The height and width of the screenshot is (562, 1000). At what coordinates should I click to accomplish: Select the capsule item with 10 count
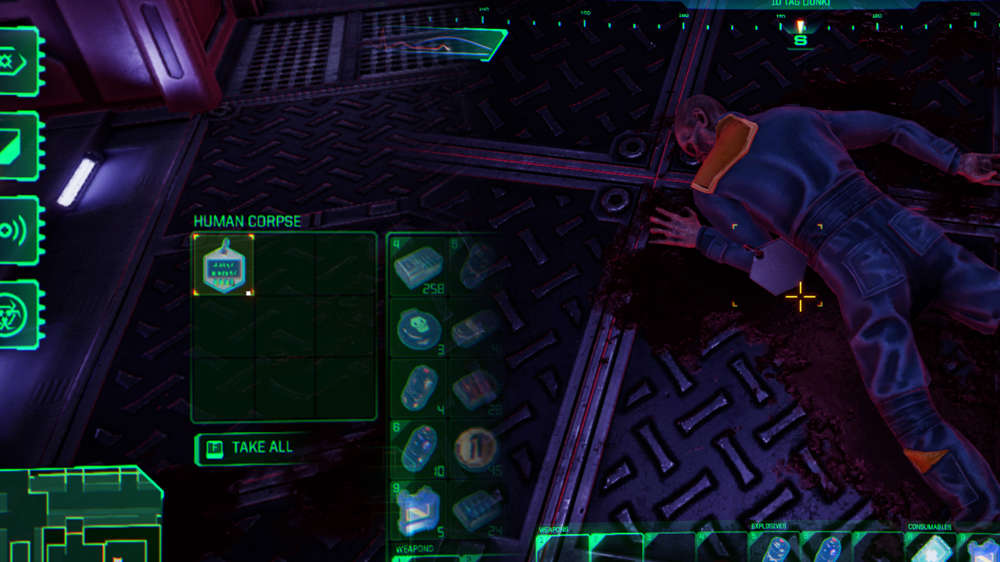tap(416, 448)
